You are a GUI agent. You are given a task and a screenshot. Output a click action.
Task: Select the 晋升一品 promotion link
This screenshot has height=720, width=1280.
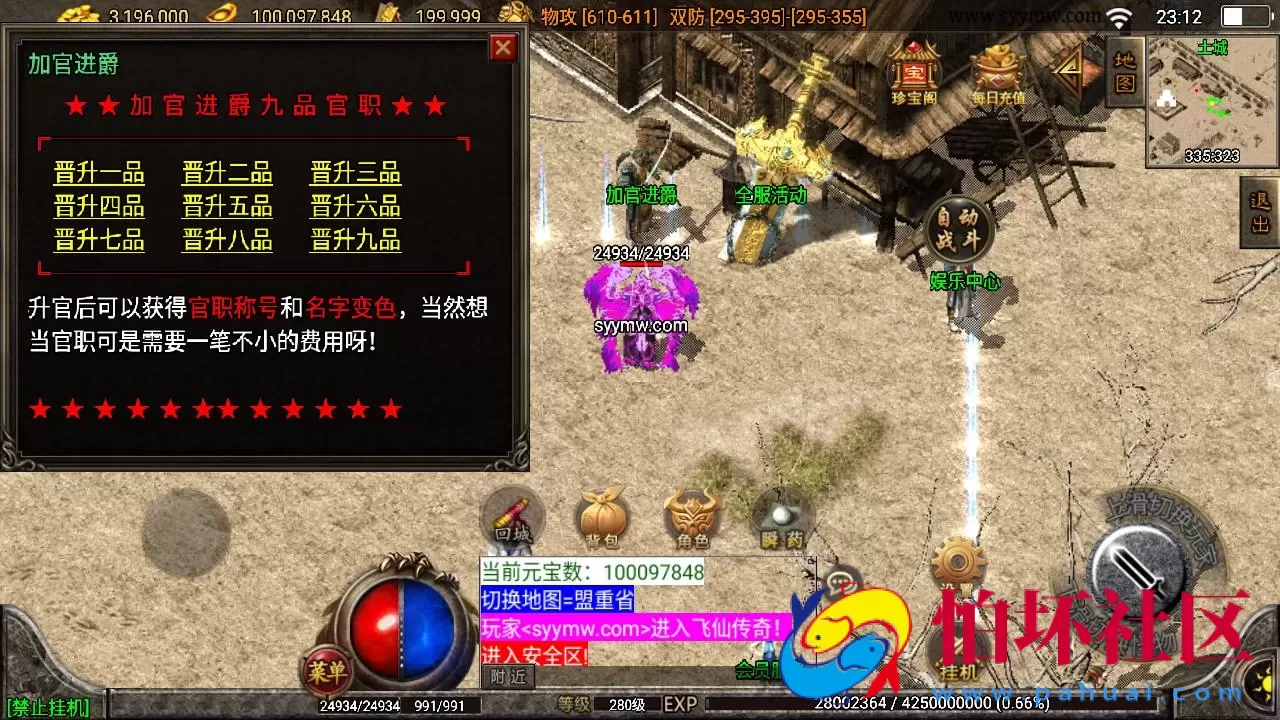click(x=99, y=173)
